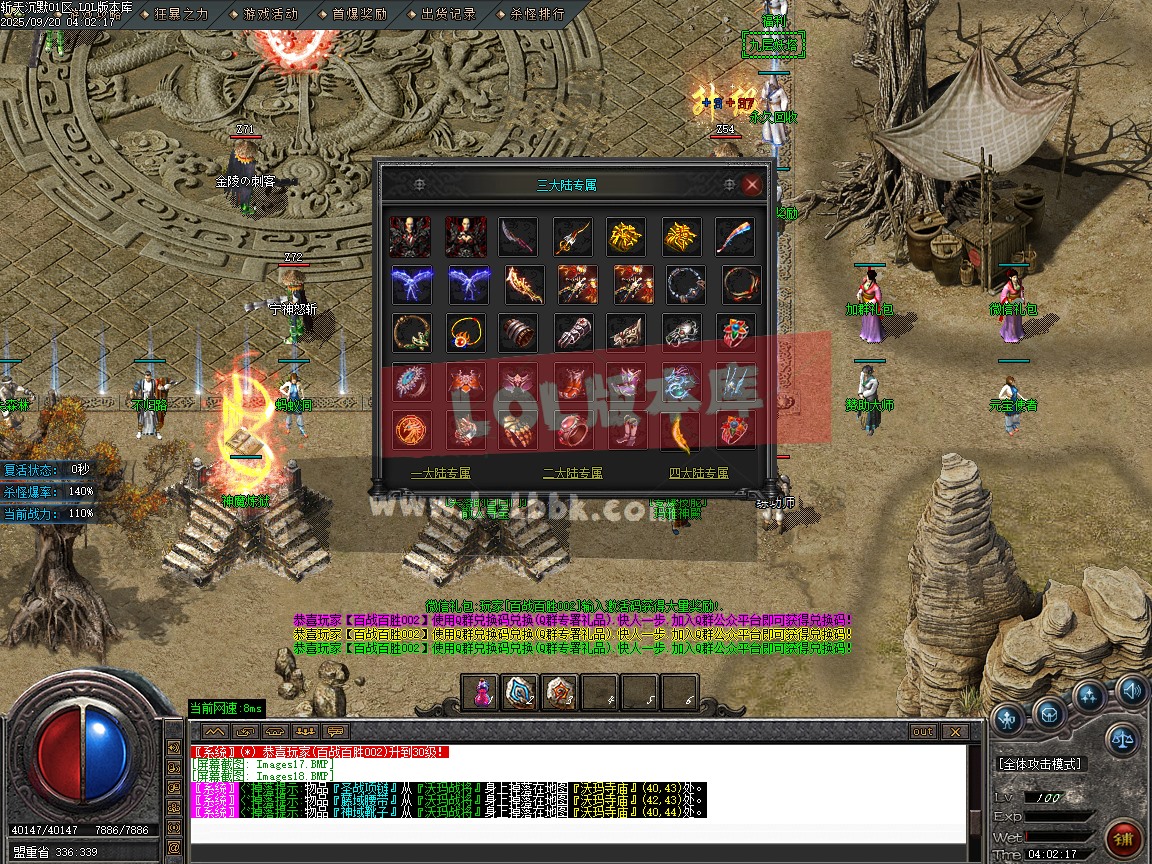This screenshot has height=864, width=1152.
Task: Switch to 二大陆专属 page
Action: click(x=573, y=473)
